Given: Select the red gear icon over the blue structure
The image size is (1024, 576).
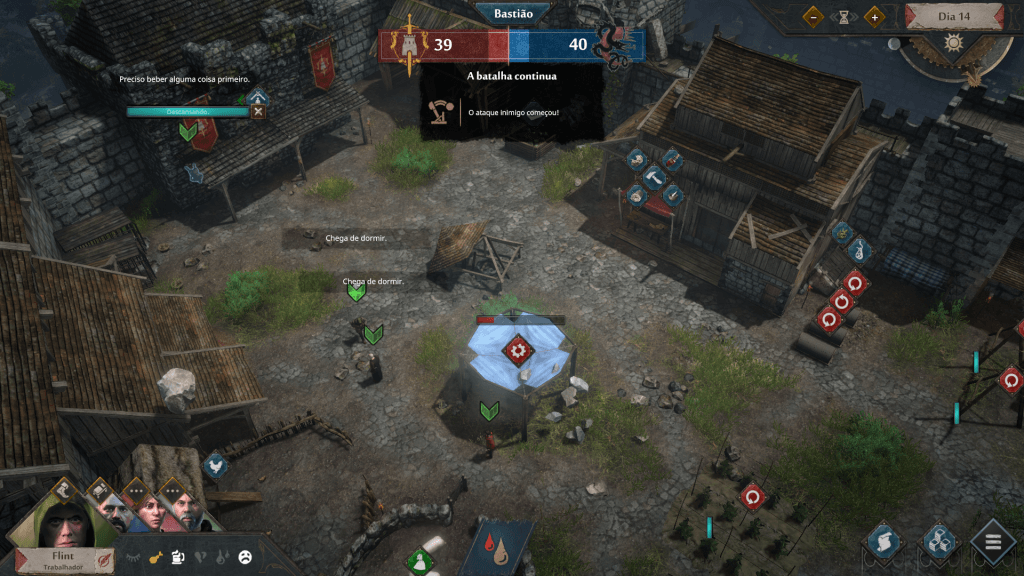Looking at the screenshot, I should coord(517,350).
